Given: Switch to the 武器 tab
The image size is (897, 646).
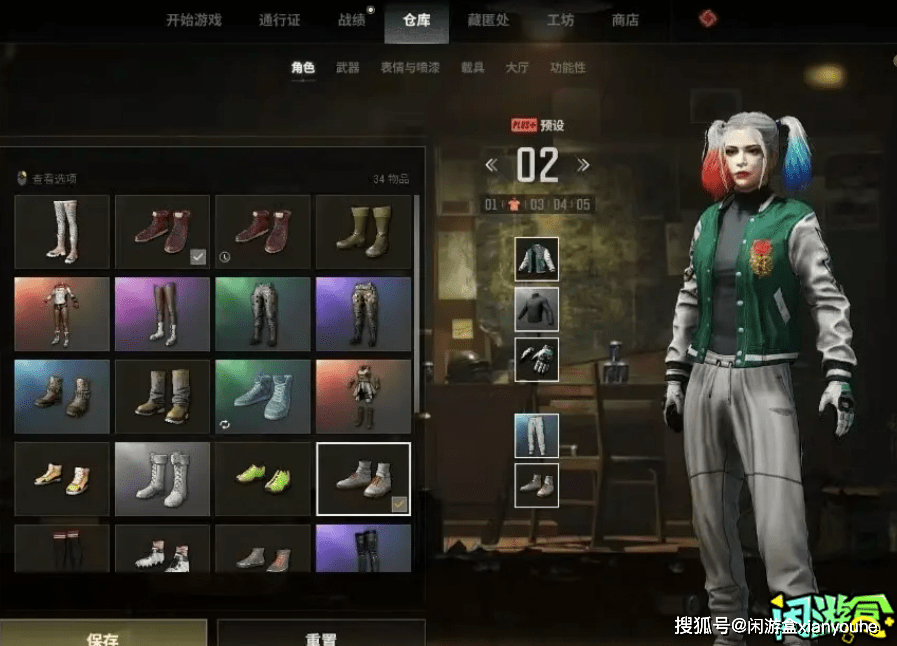Looking at the screenshot, I should coord(348,68).
